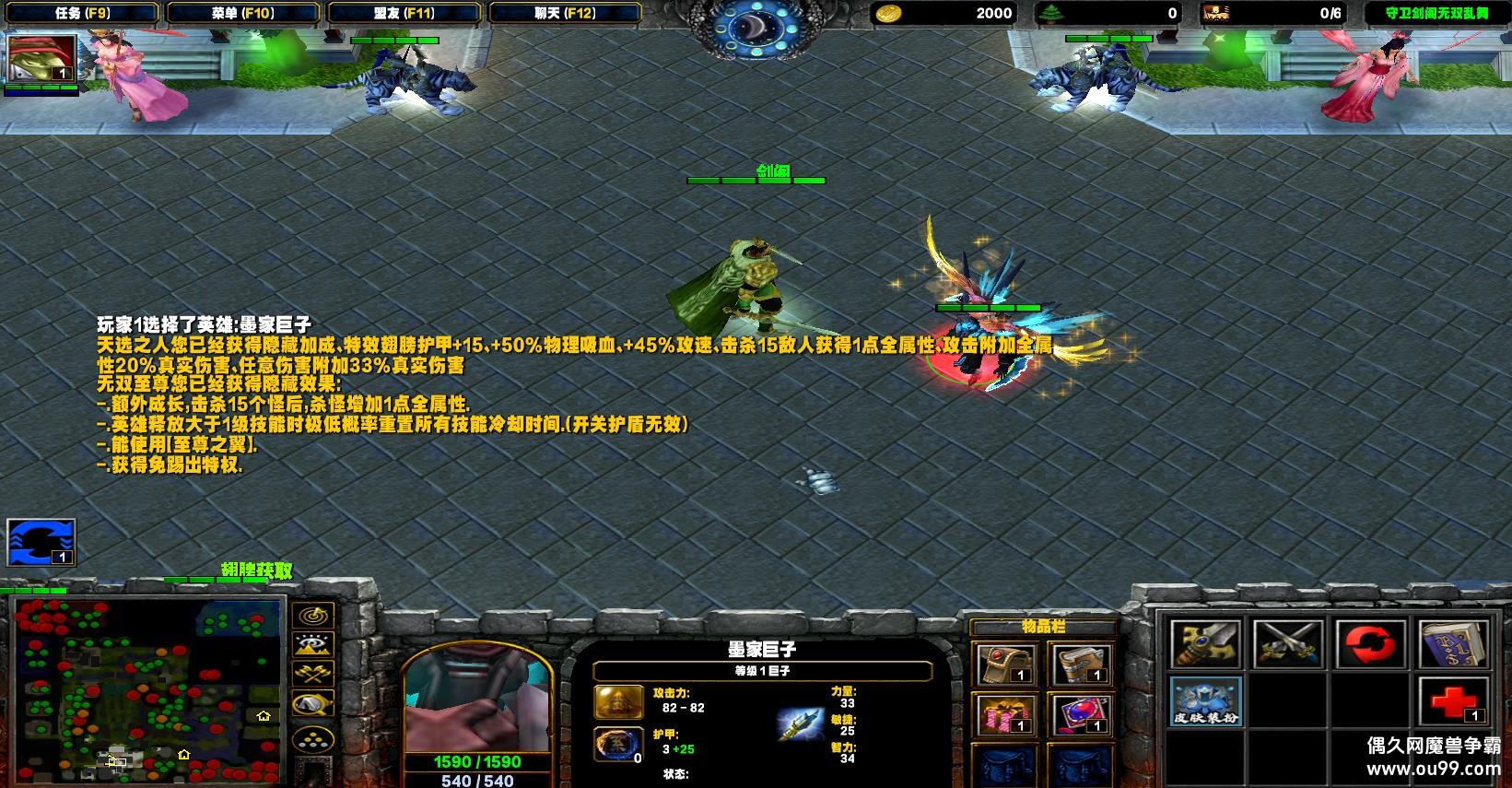The width and height of the screenshot is (1512, 788).
Task: Select the brown leather book inventory item
Action: tap(1079, 665)
